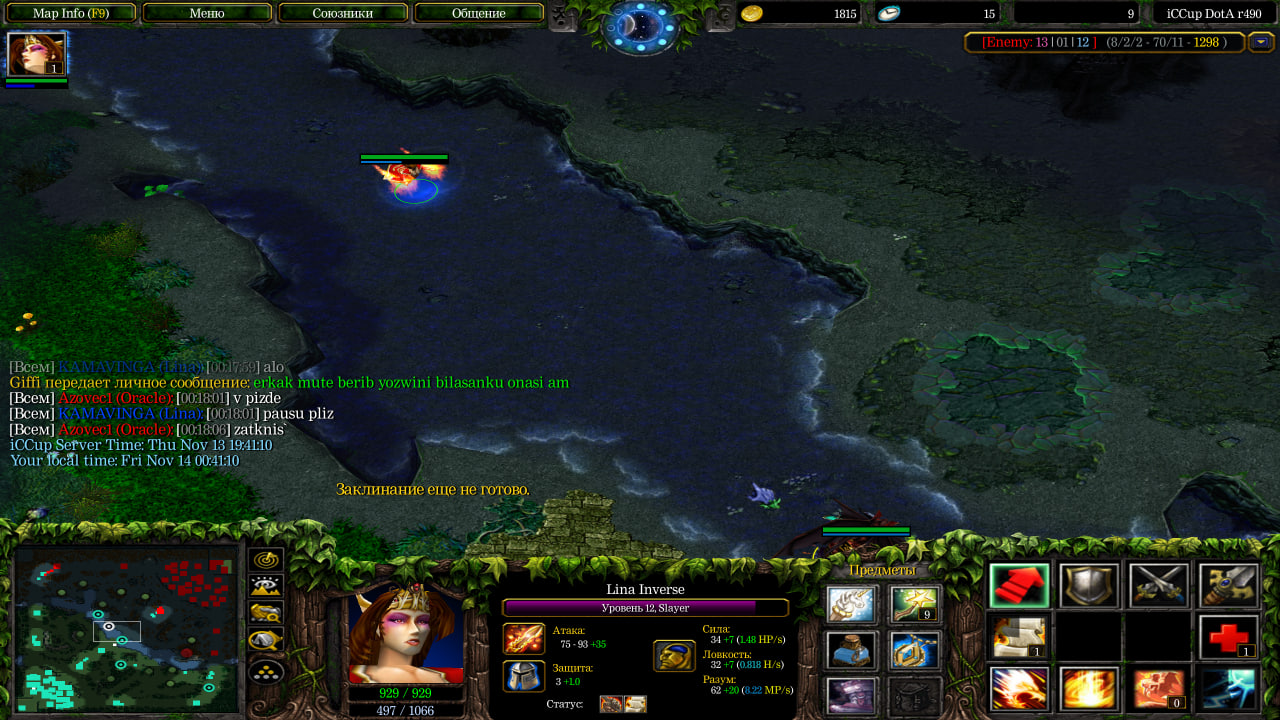
Task: Click on the minimap
Action: tap(125, 628)
